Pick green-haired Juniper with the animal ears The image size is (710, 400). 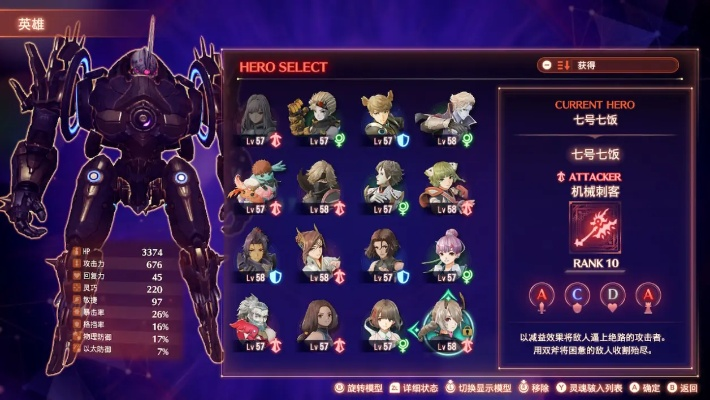(446, 182)
